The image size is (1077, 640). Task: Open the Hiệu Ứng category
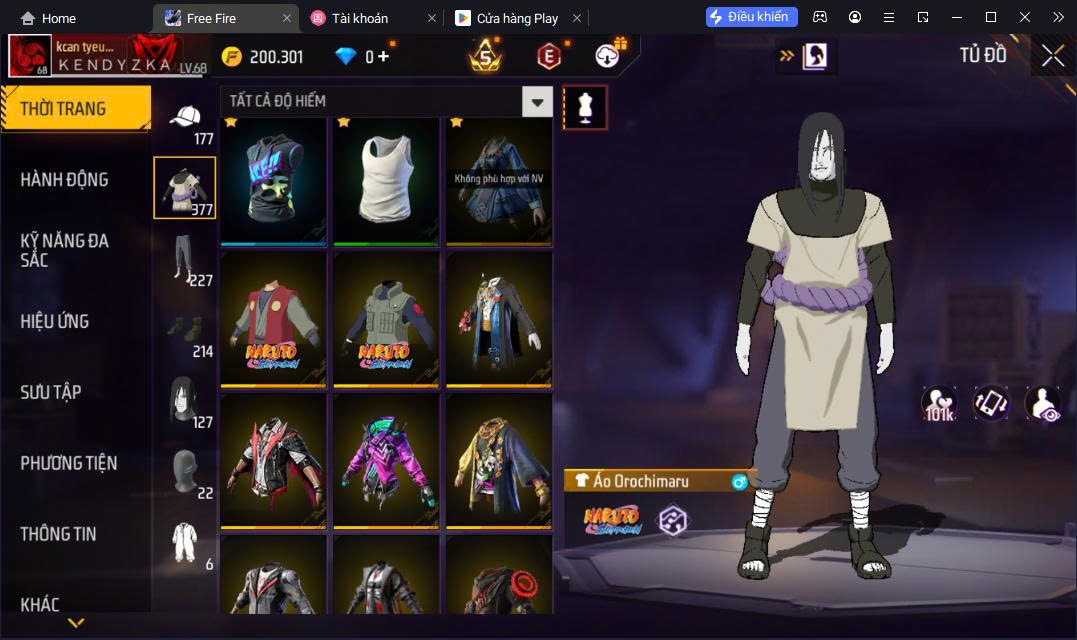click(55, 321)
